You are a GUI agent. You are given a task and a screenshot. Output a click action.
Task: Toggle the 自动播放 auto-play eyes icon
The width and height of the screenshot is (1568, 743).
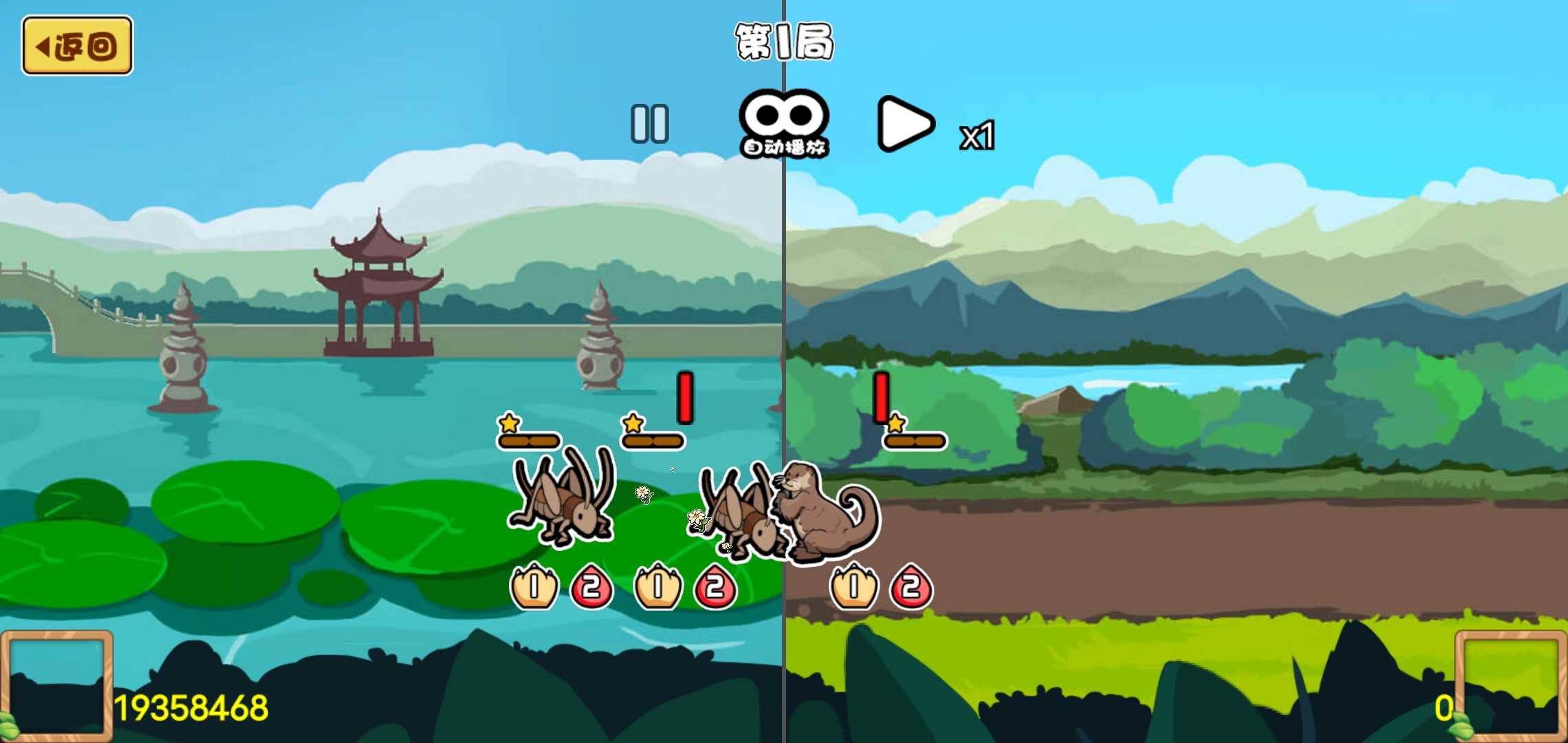[x=783, y=122]
